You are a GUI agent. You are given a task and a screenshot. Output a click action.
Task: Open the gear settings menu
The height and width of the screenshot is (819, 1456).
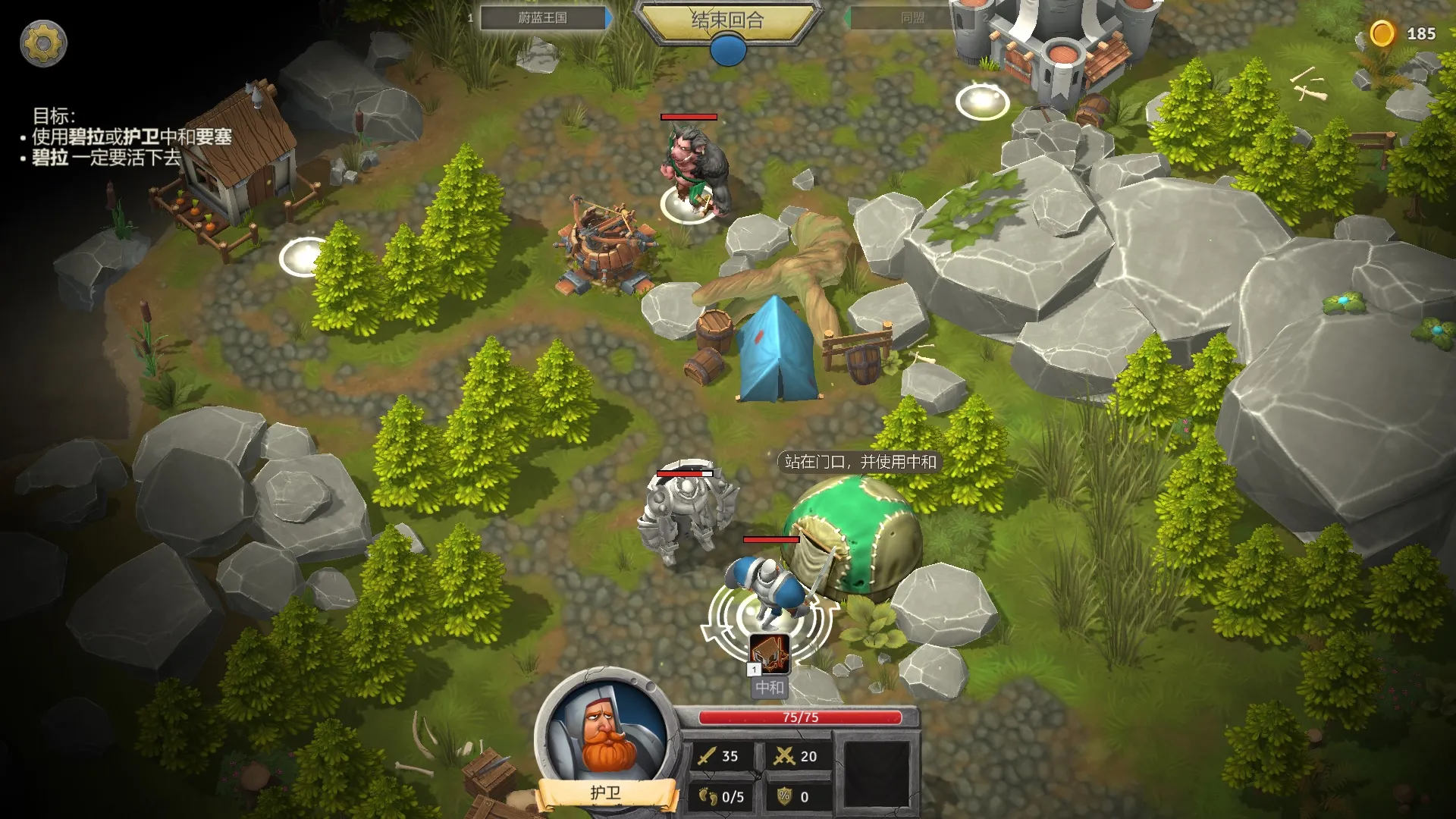[x=43, y=43]
